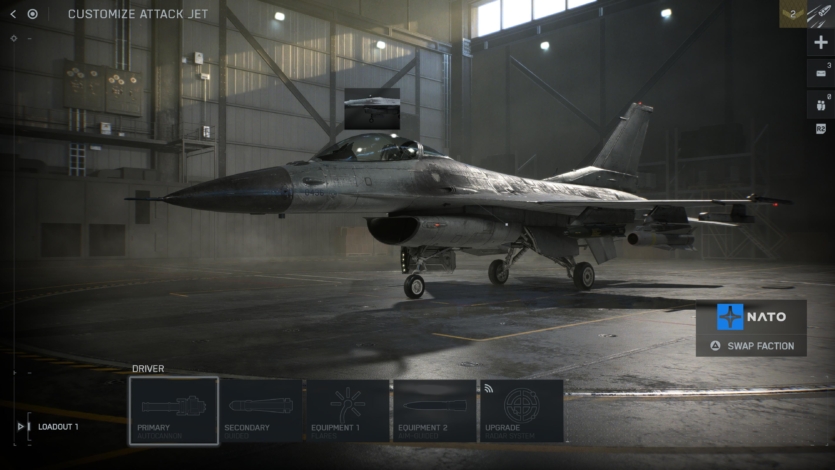
Task: Click the plus icon in the side panel
Action: pos(821,43)
